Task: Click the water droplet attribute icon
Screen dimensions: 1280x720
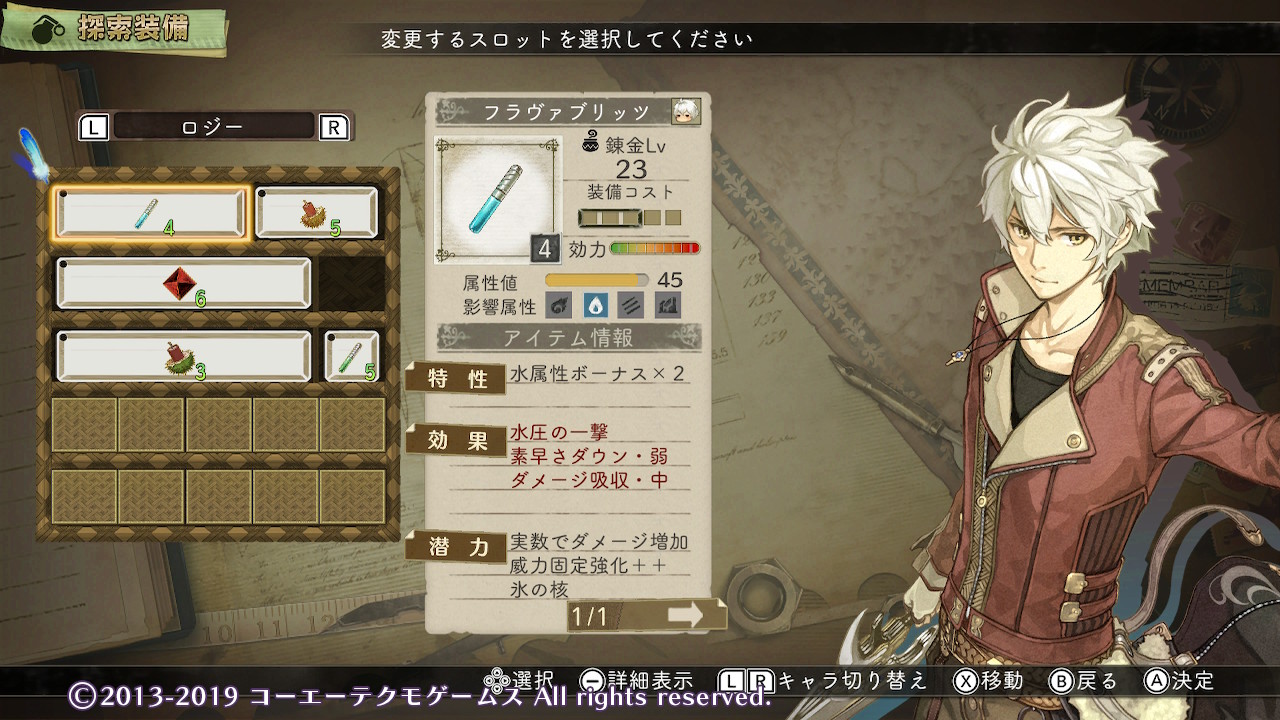Action: [x=597, y=304]
